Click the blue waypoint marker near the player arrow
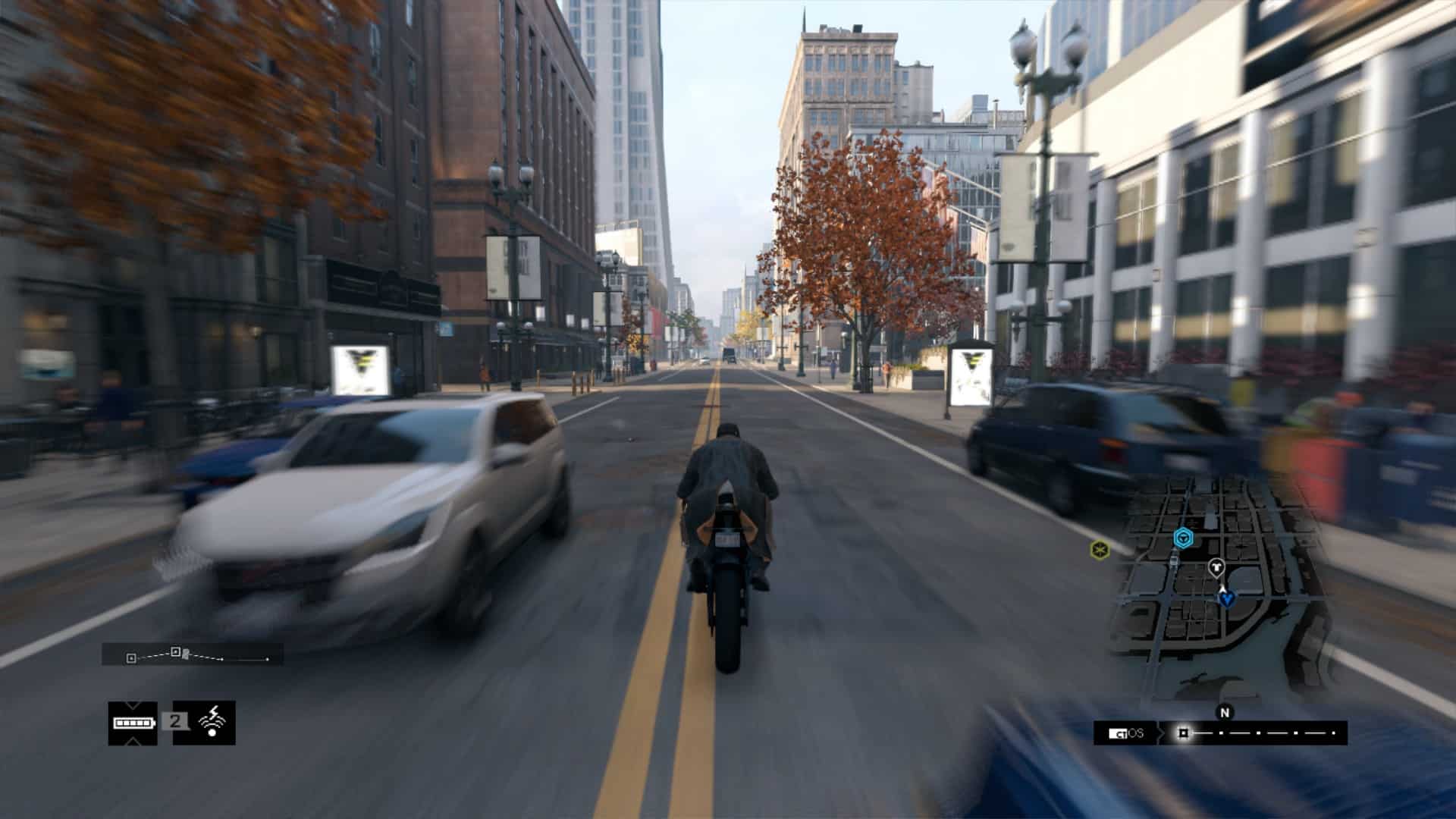 (1226, 599)
